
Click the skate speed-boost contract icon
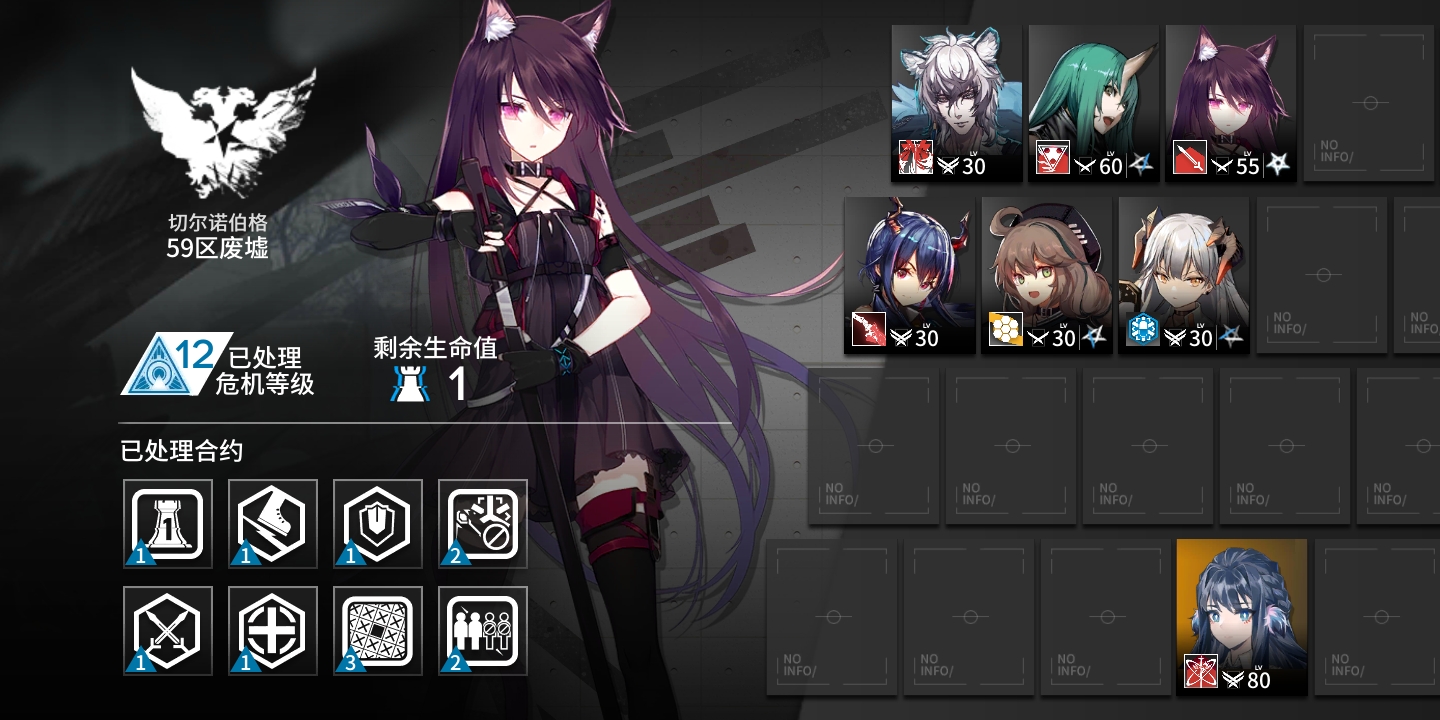[x=272, y=523]
